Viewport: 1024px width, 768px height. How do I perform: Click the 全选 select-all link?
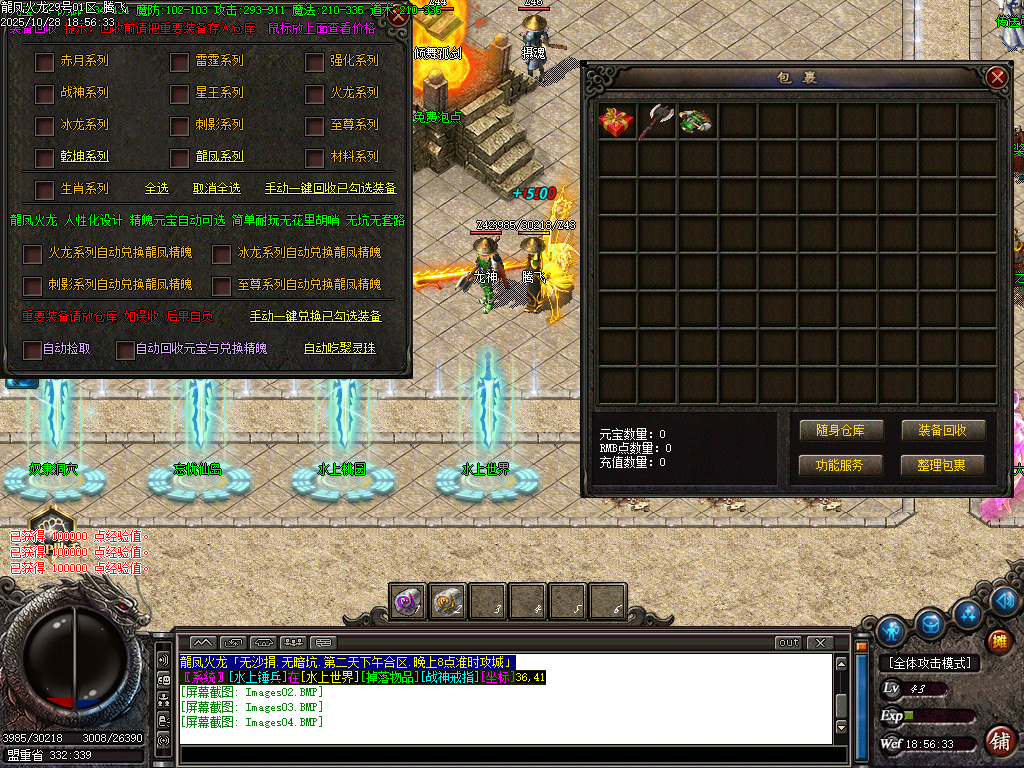tap(157, 188)
